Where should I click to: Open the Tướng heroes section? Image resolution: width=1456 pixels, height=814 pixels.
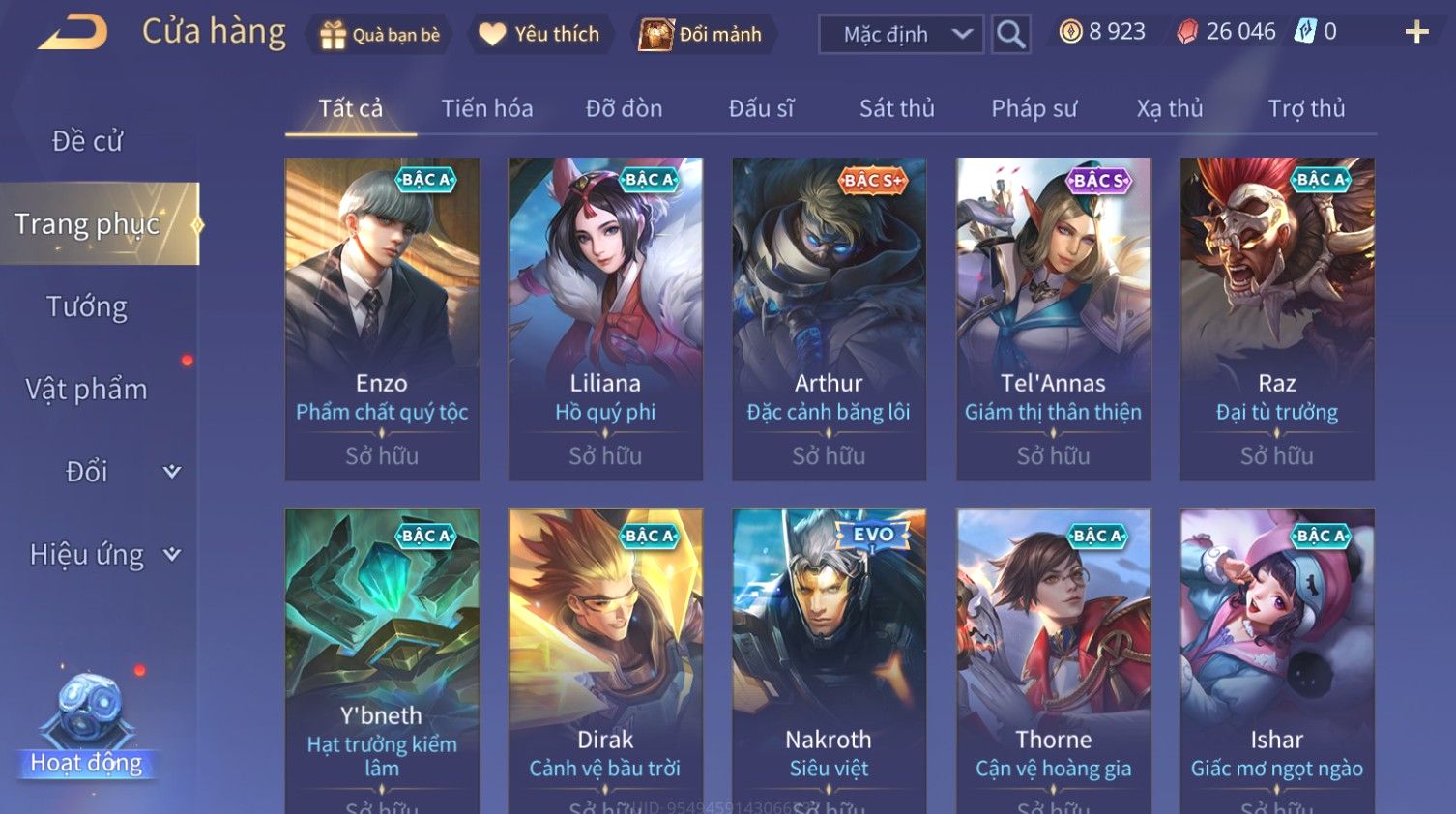coord(87,306)
